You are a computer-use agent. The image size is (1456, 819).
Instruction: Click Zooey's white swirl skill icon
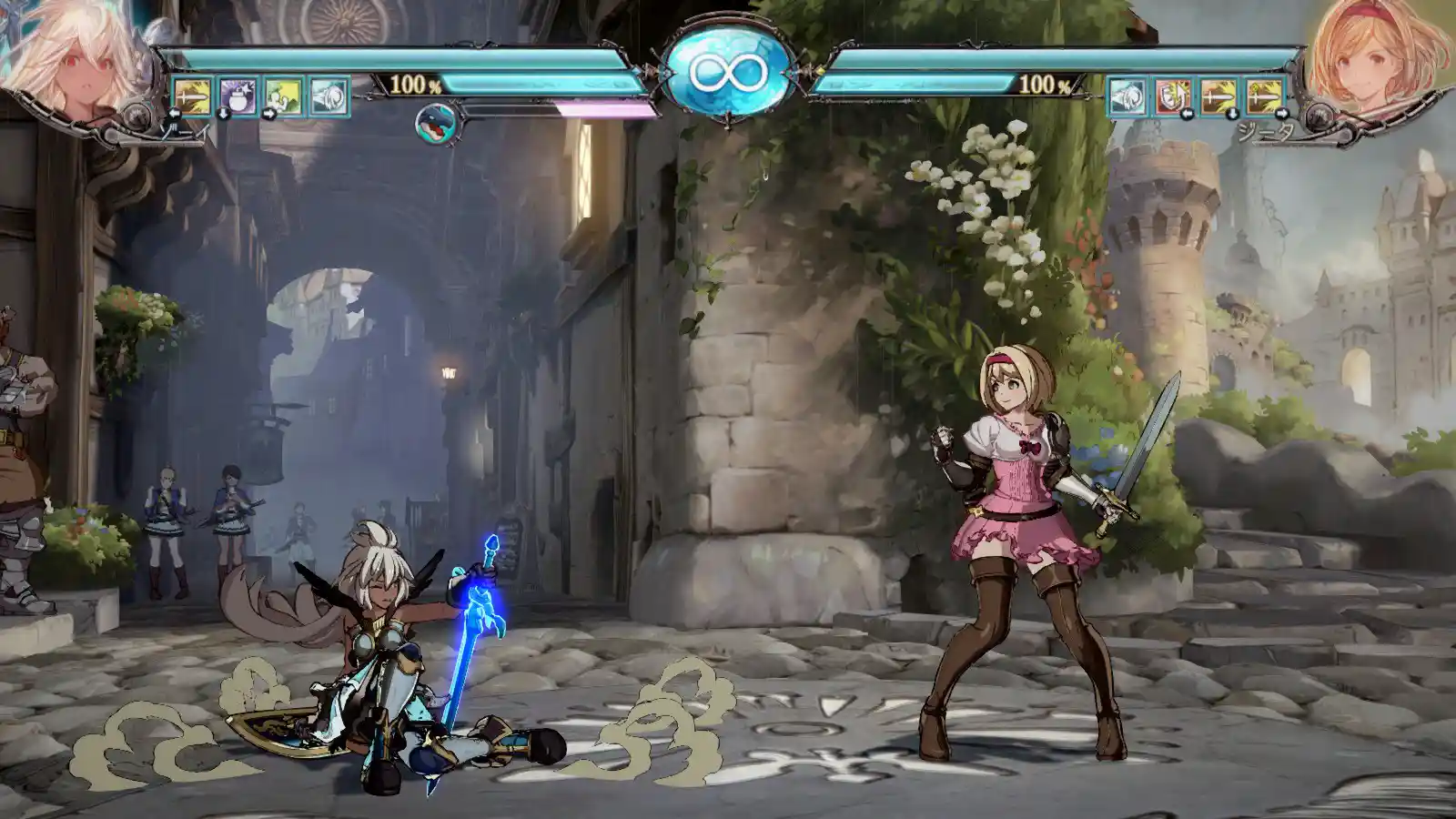tap(329, 96)
